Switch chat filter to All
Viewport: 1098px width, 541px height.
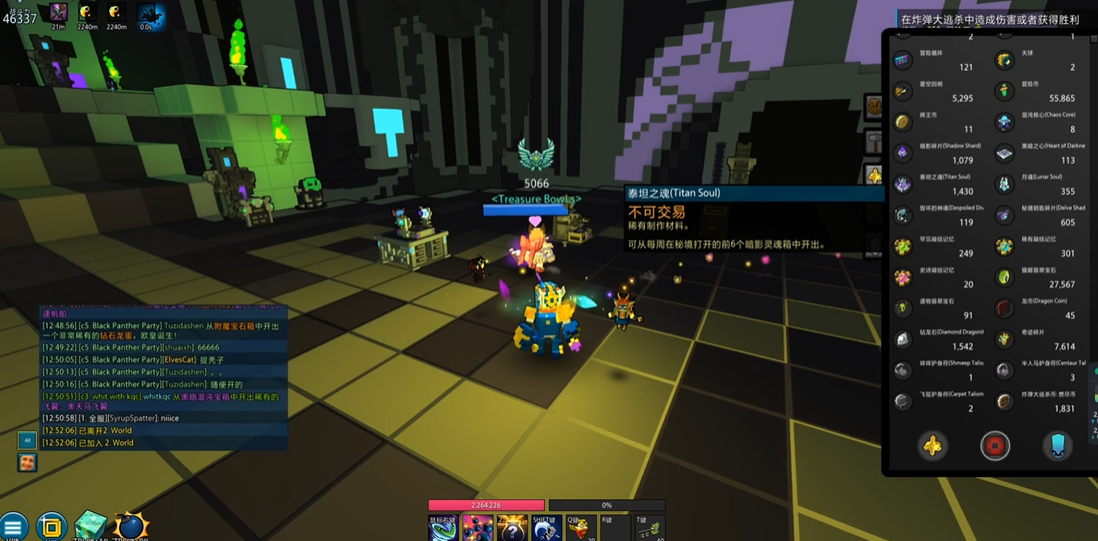click(x=27, y=440)
